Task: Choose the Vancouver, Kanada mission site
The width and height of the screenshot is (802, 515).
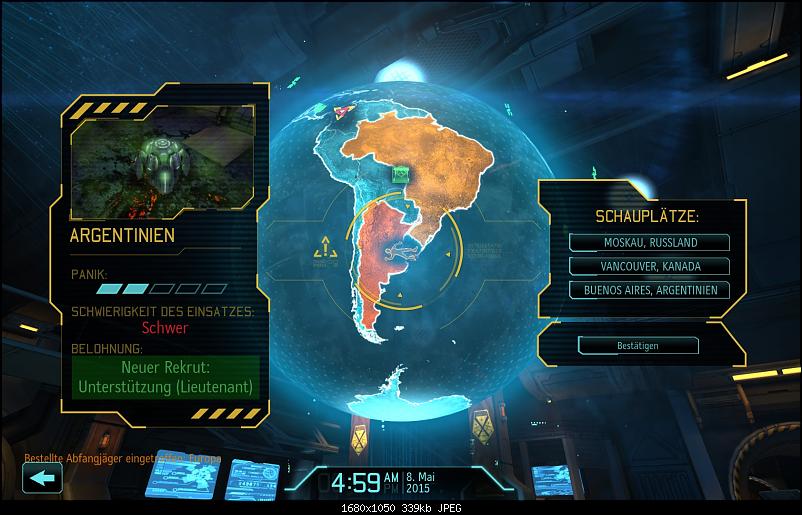Action: click(650, 266)
